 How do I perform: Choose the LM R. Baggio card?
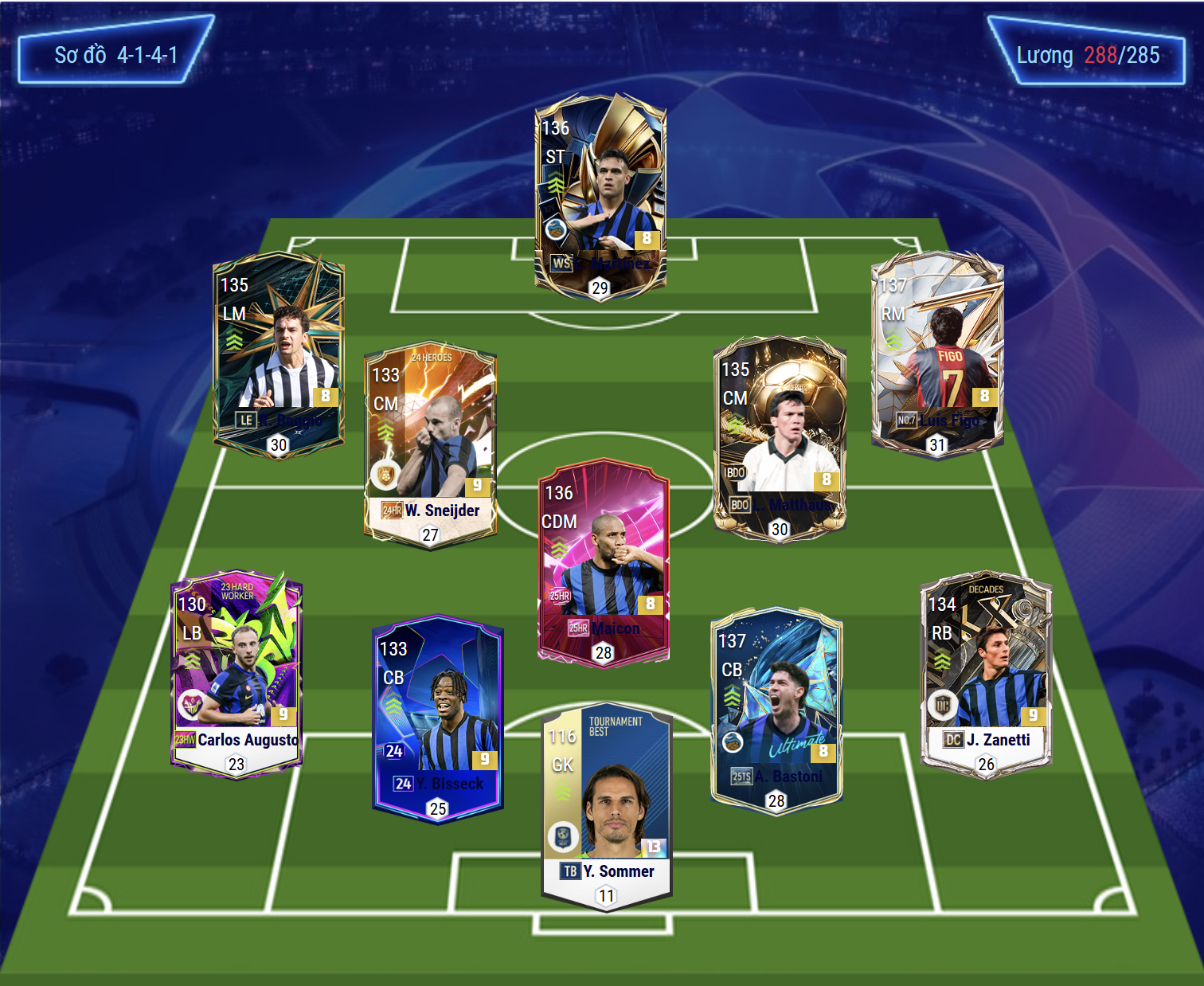279,354
